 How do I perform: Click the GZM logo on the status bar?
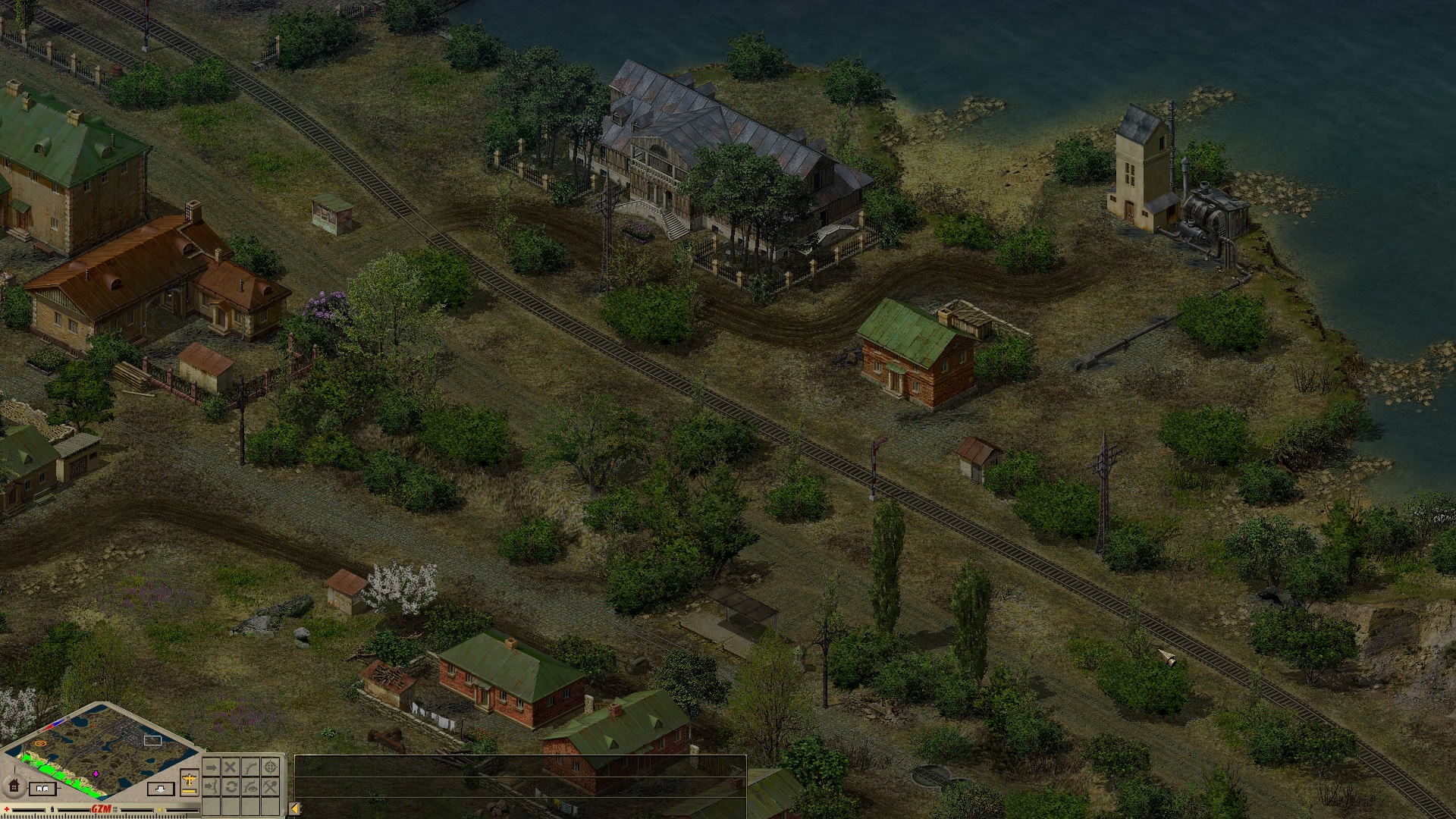point(101,808)
